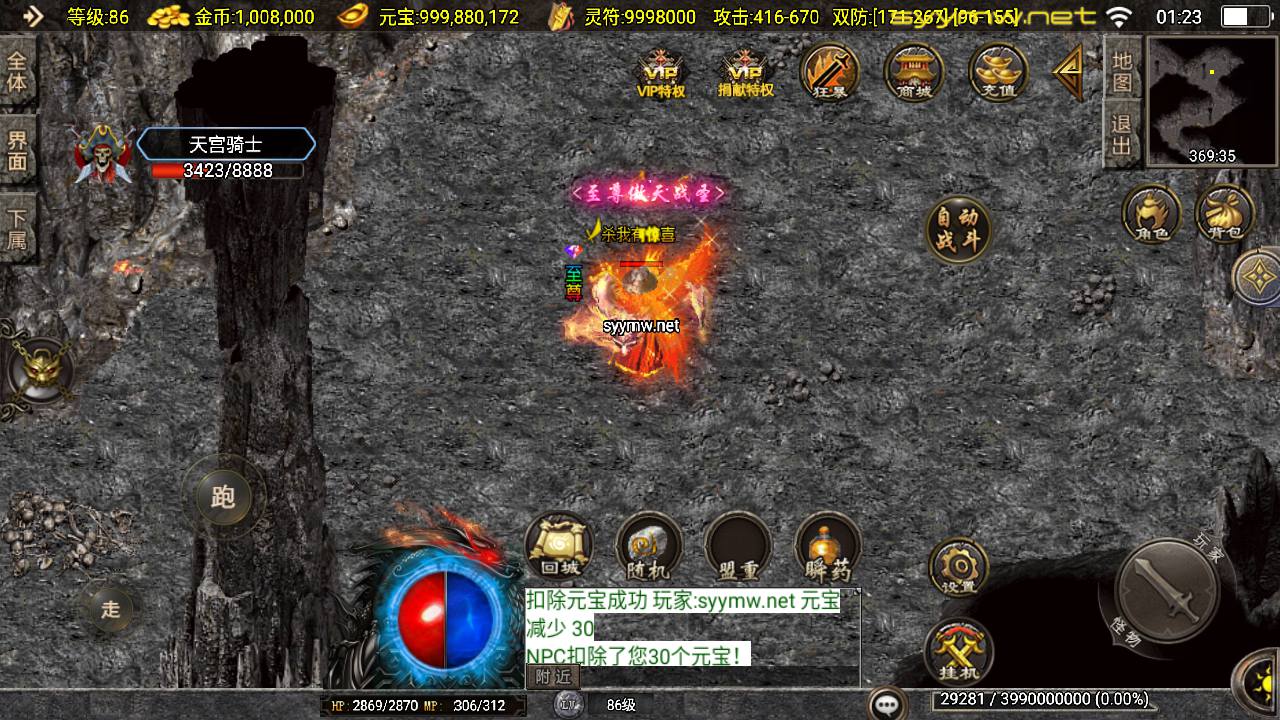Select the 附近 nearby chat channel

point(552,677)
